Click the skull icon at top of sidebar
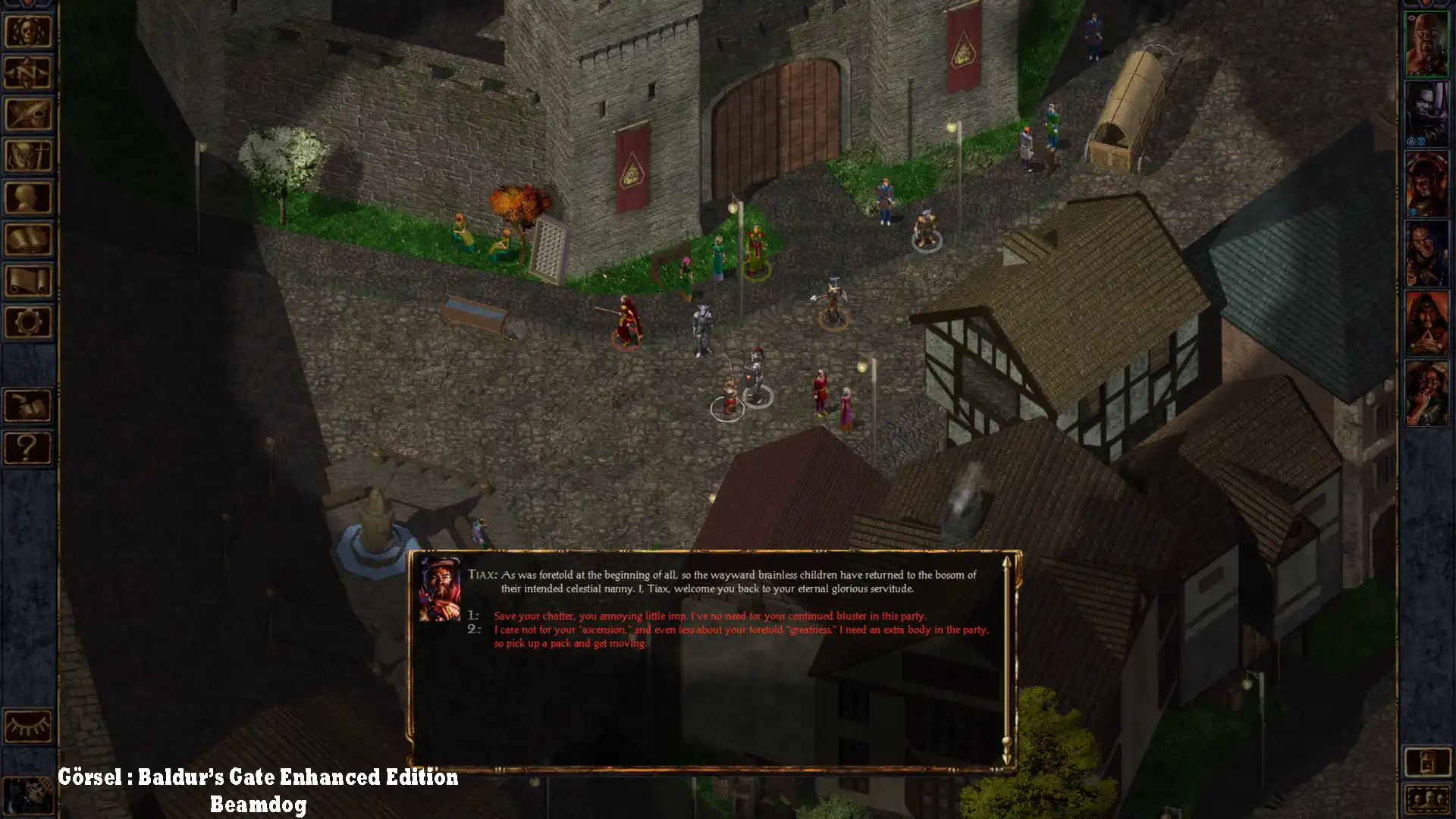1456x819 pixels. point(28,32)
